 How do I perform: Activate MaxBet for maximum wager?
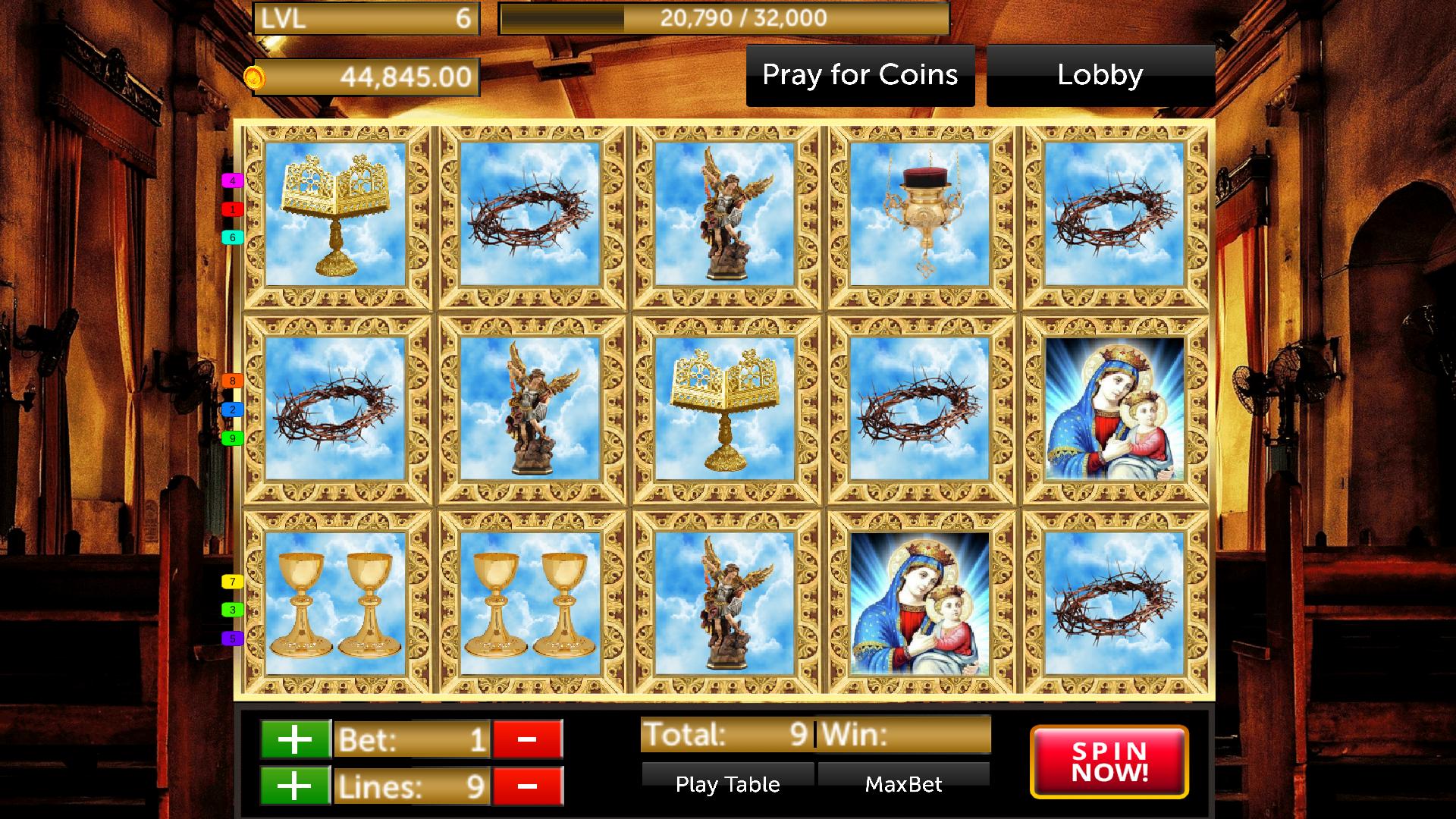(x=902, y=784)
